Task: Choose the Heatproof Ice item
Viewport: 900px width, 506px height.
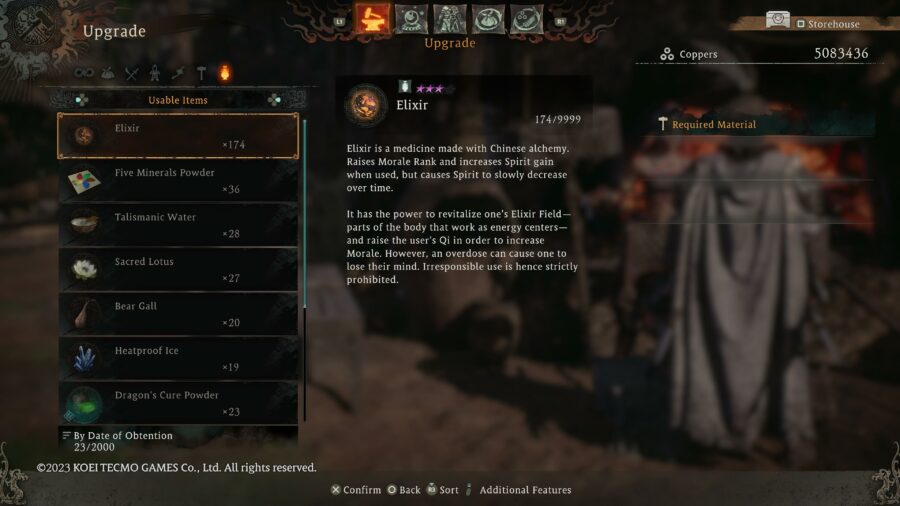Action: [x=178, y=359]
